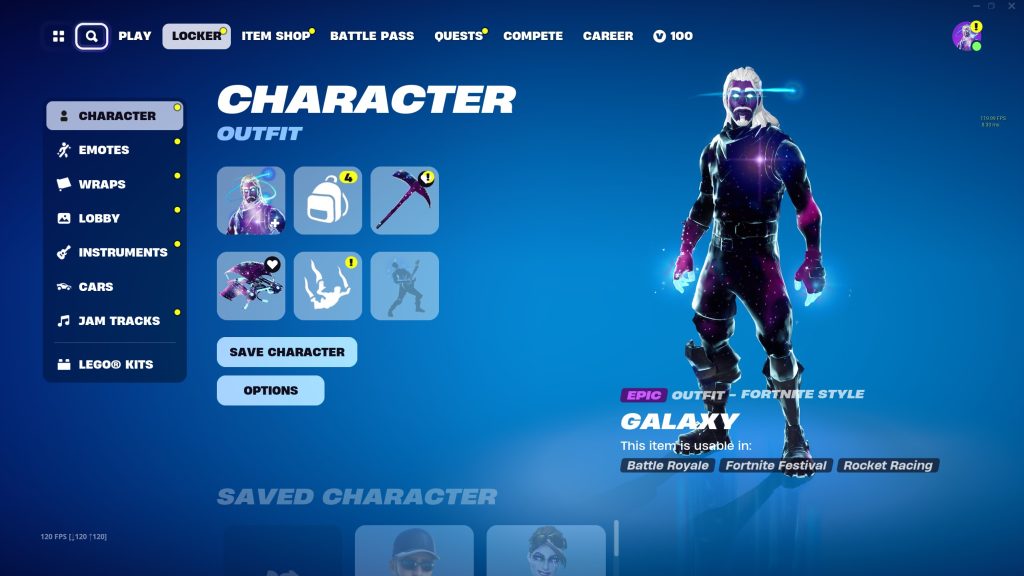The width and height of the screenshot is (1024, 576).
Task: Open the grid menu icon
Action: coord(58,36)
